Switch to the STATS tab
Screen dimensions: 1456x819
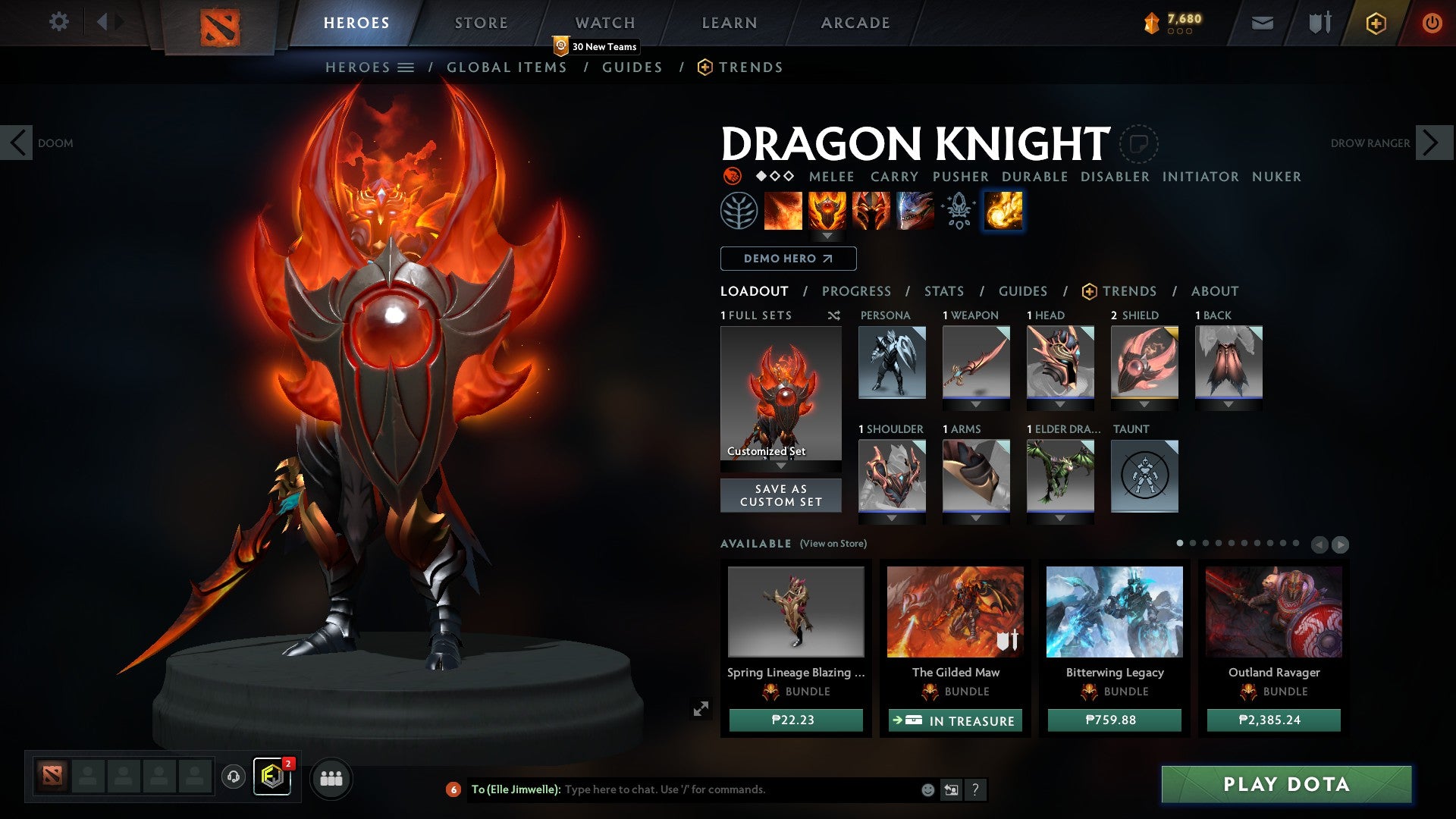pyautogui.click(x=943, y=290)
